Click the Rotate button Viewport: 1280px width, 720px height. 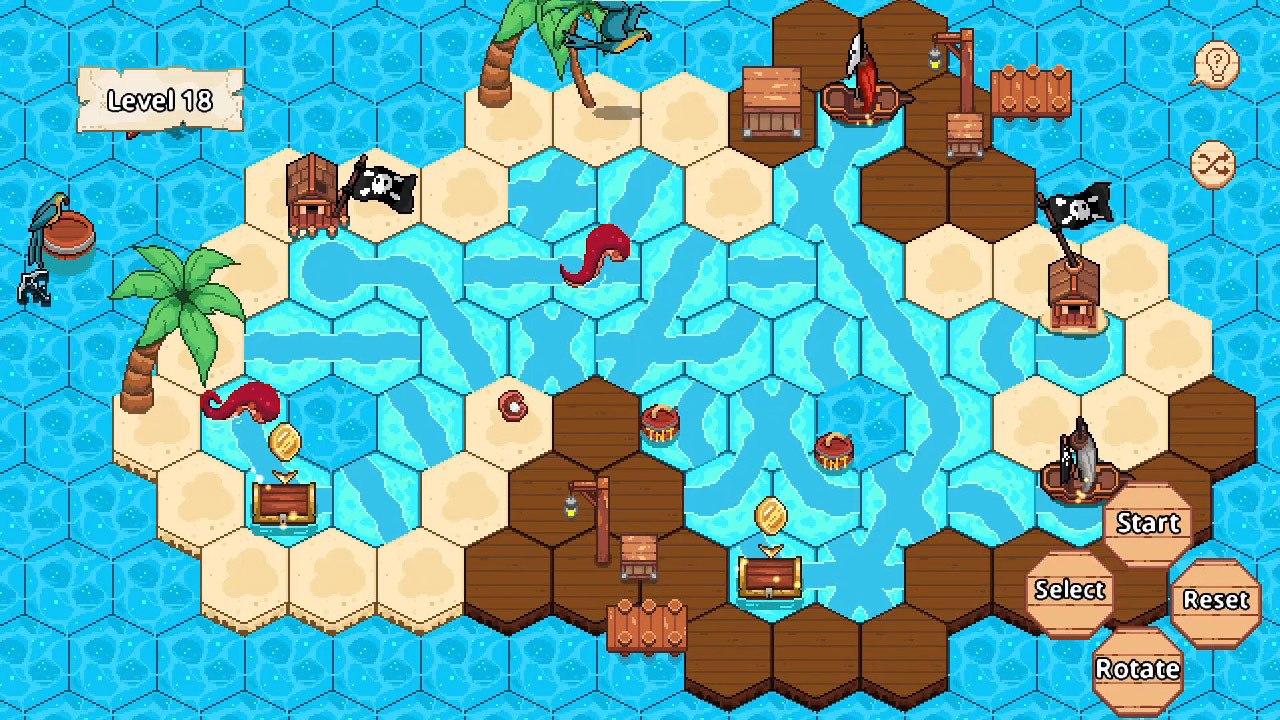coord(1138,669)
